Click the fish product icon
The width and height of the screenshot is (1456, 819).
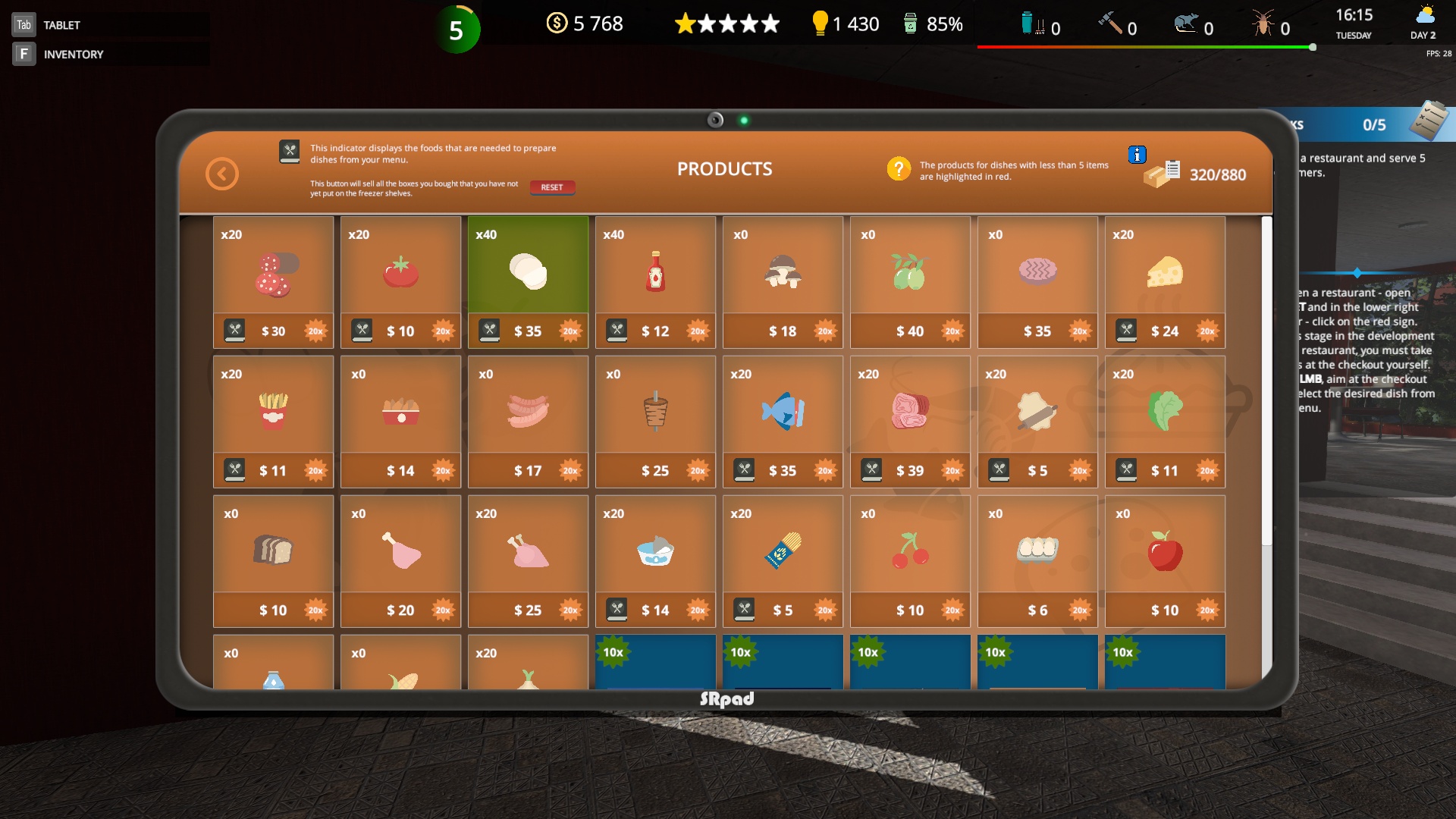783,412
